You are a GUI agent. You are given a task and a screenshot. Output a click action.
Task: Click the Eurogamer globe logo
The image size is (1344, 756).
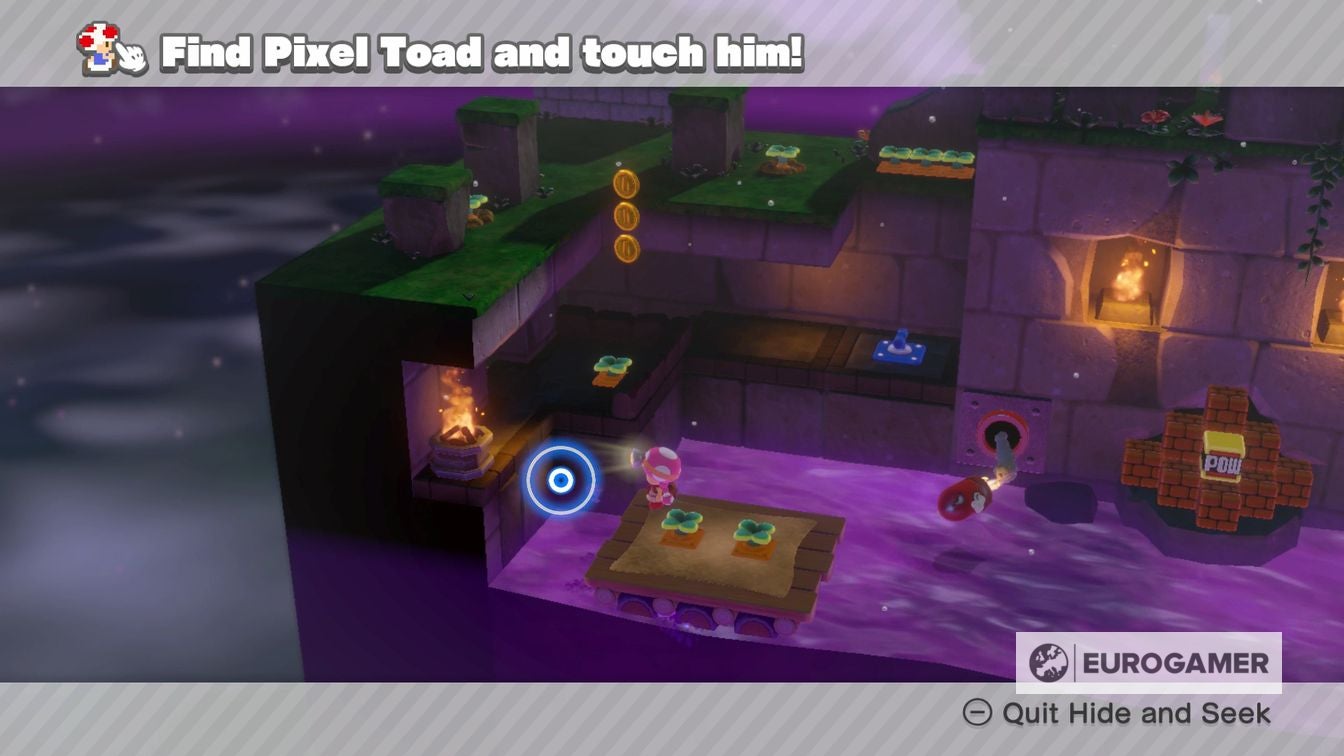click(x=1049, y=659)
